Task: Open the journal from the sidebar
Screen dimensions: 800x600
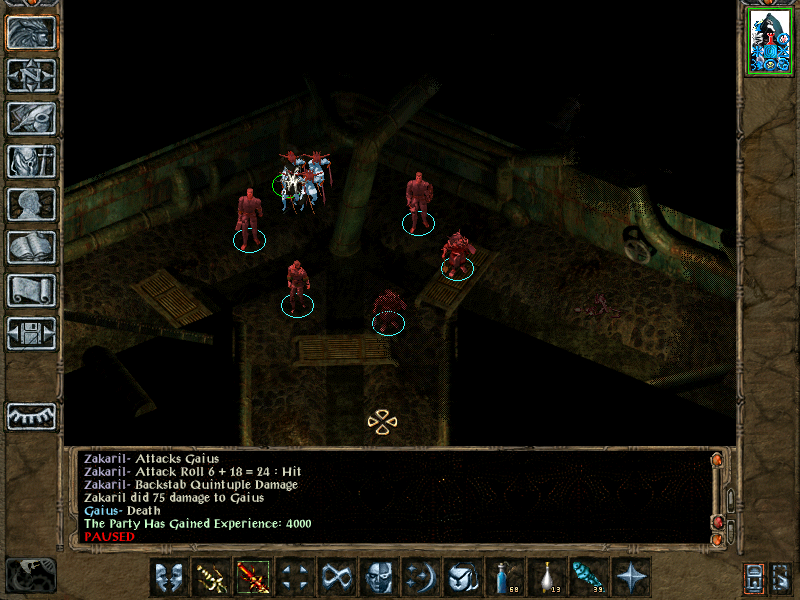Action: (31, 118)
